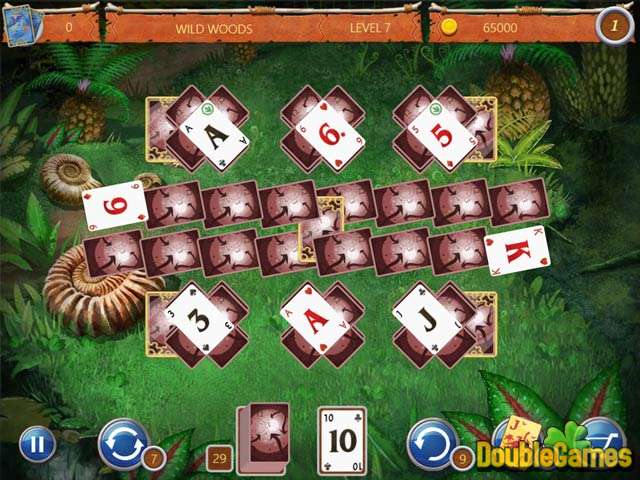Pause the game
640x480 pixels.
pyautogui.click(x=37, y=443)
